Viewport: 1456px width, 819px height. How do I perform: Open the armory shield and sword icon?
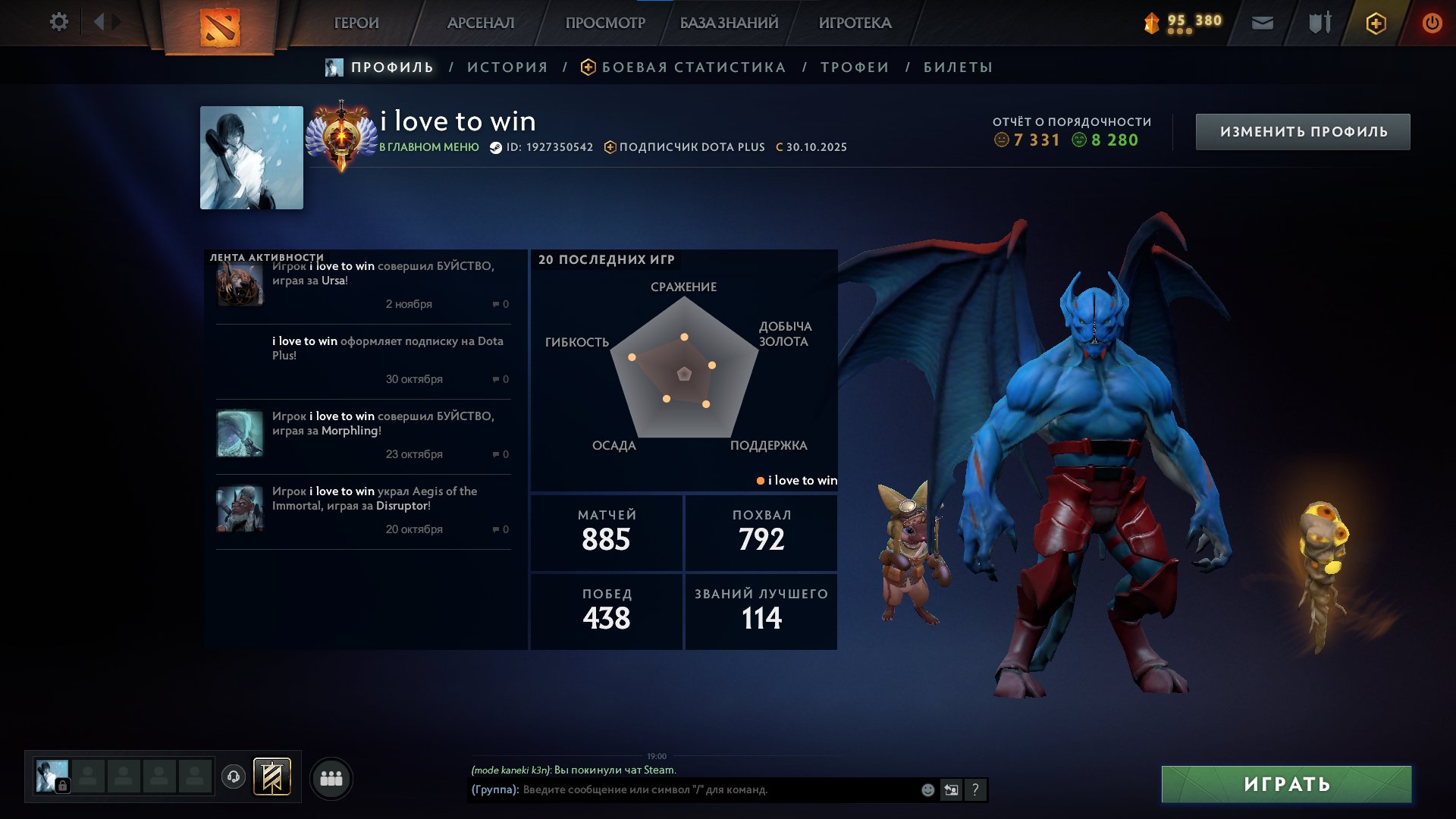tap(1319, 23)
